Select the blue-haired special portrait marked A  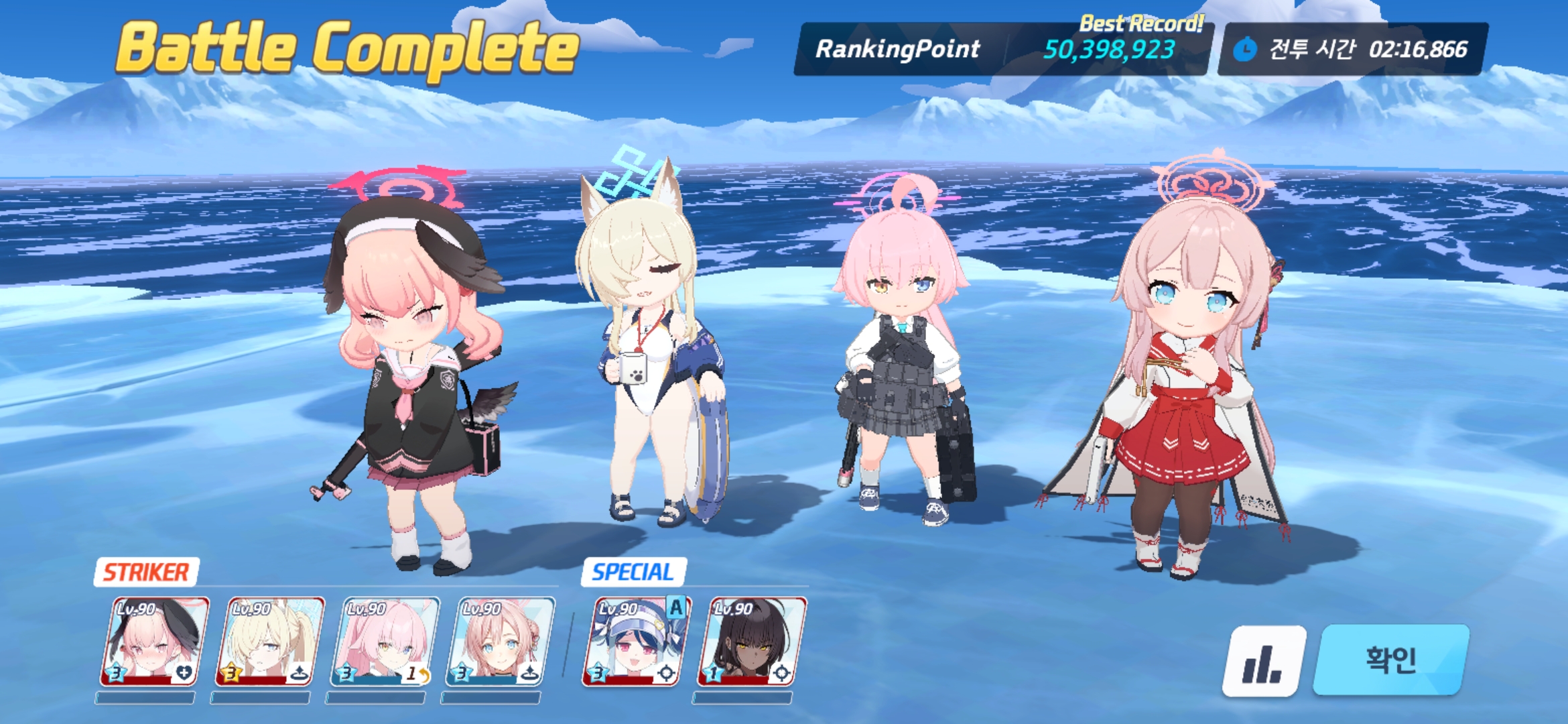[635, 642]
